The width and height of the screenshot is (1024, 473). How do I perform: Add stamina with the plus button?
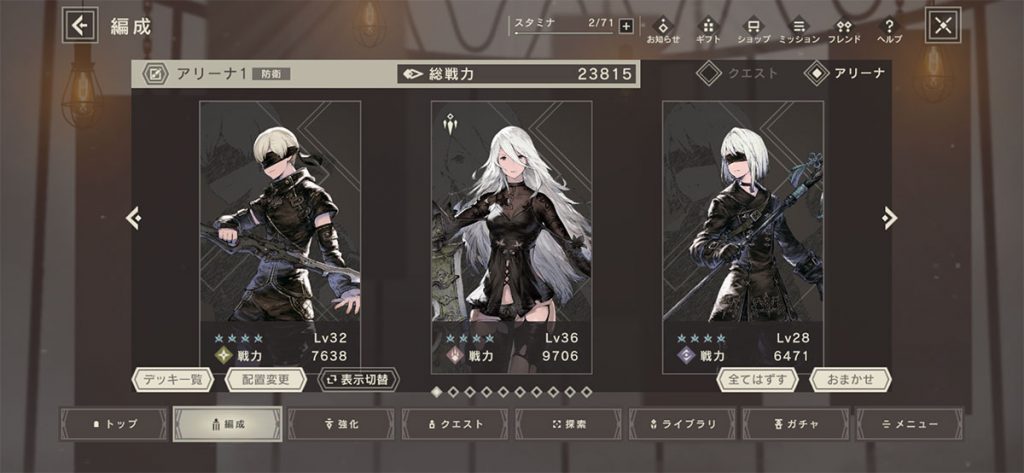(626, 26)
